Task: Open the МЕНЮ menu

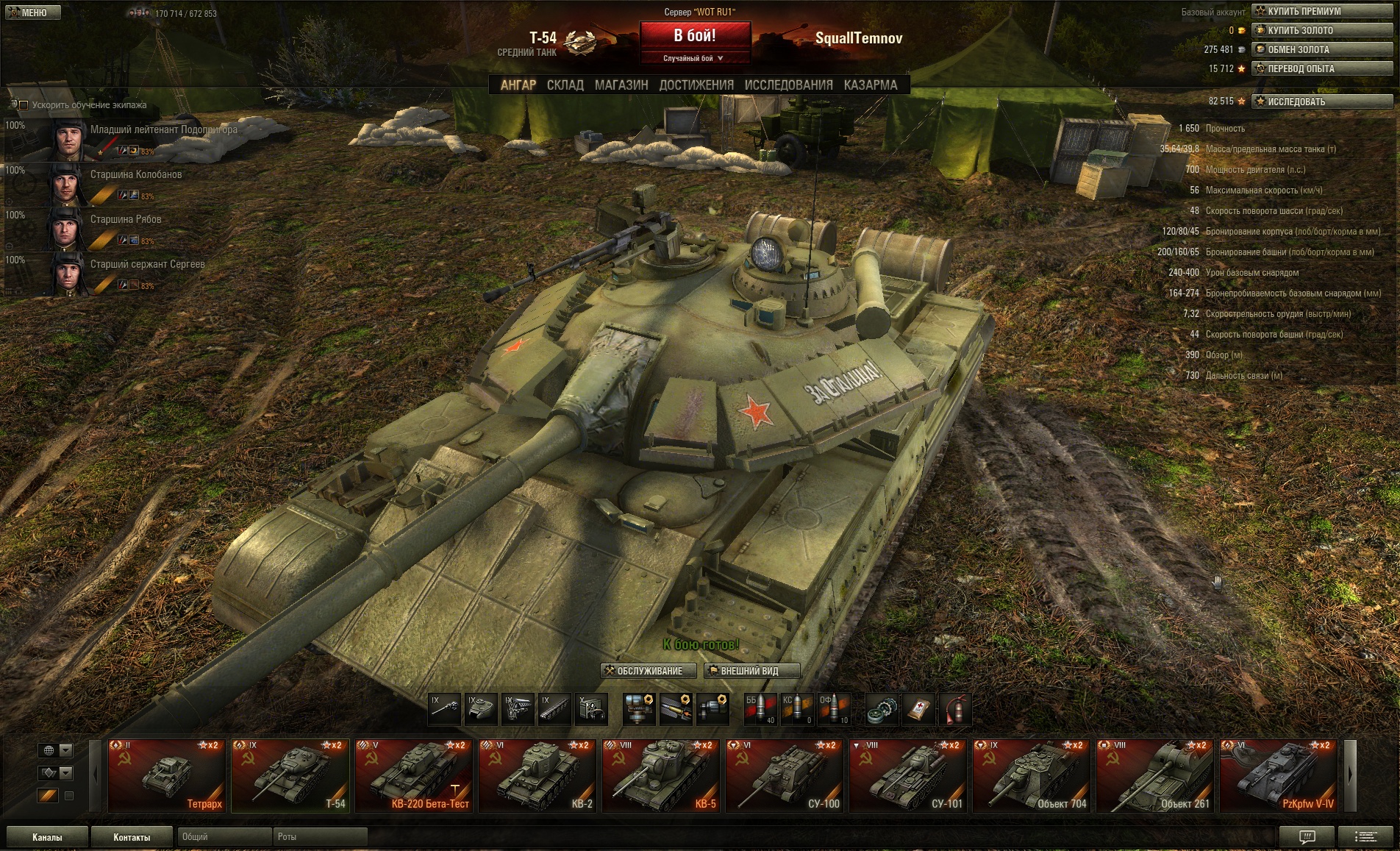Action: pyautogui.click(x=33, y=13)
